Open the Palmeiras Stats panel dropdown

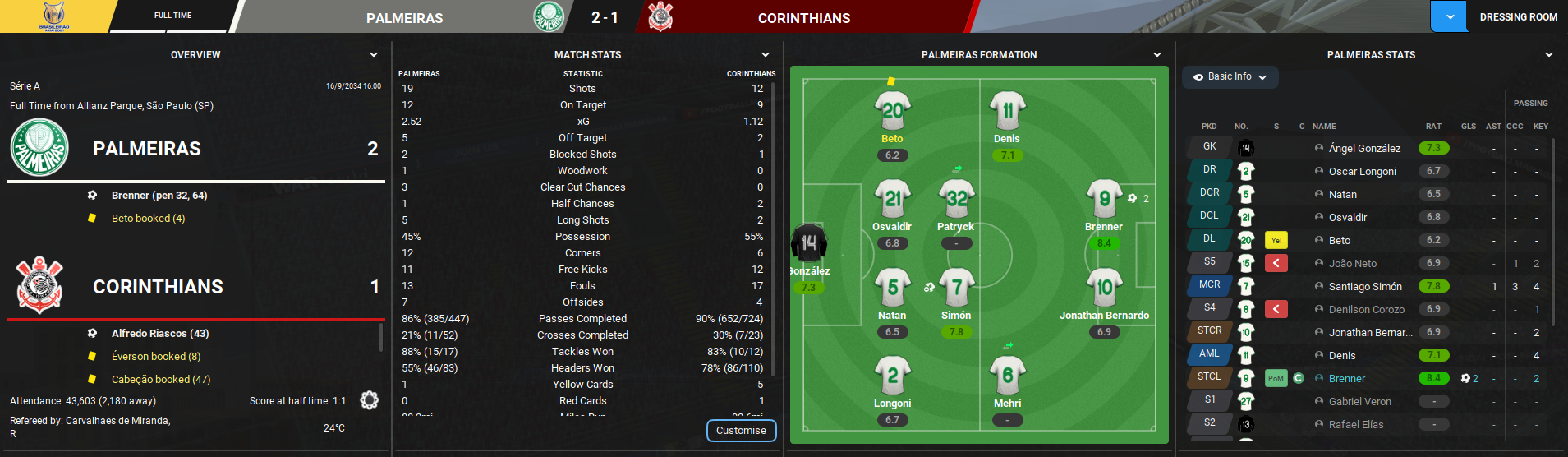(1549, 55)
